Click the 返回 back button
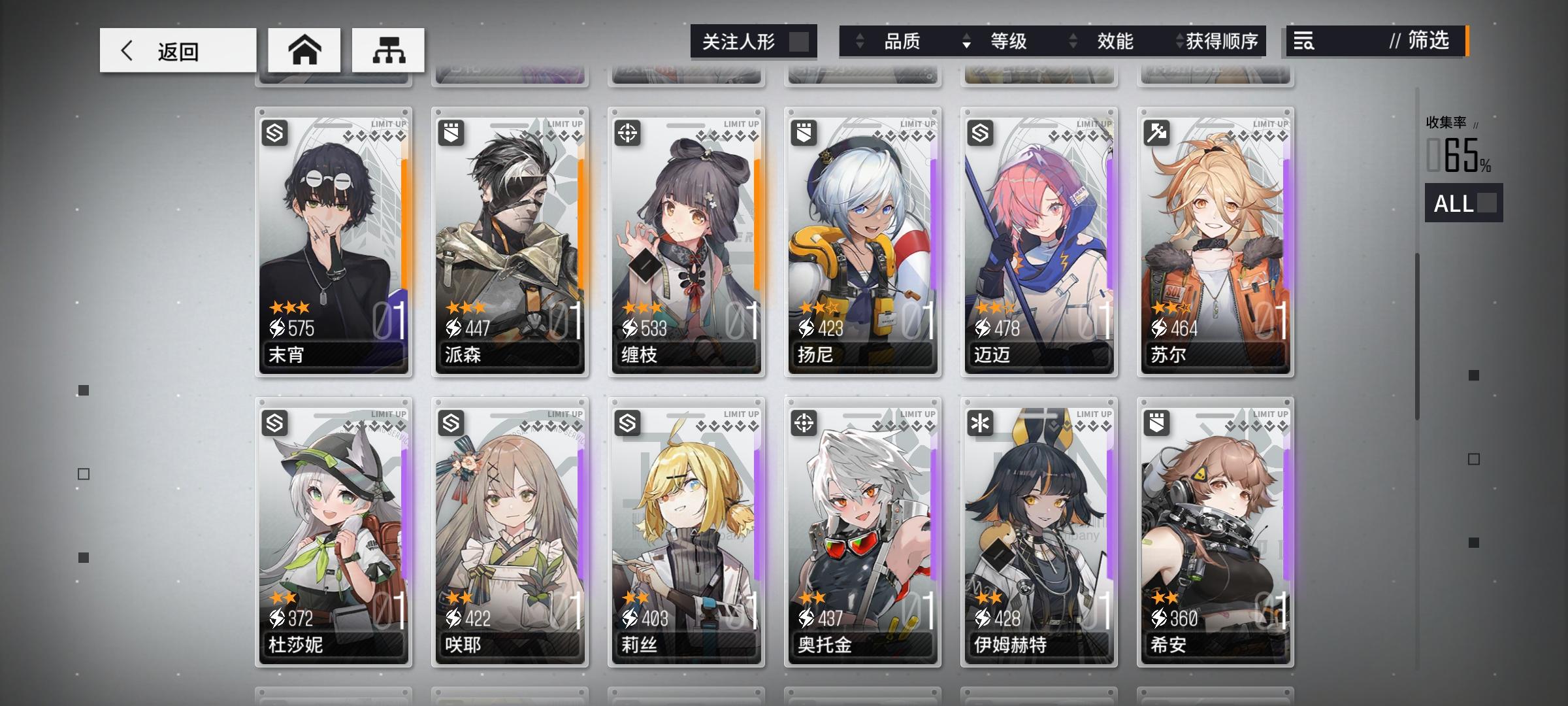This screenshot has width=1568, height=706. coord(176,50)
